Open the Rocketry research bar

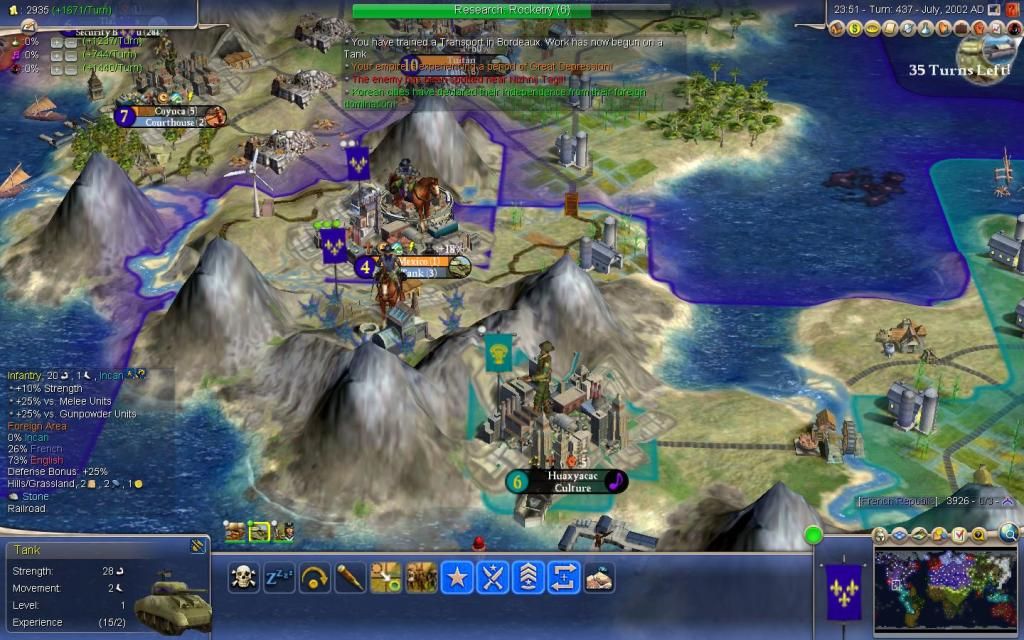coord(511,10)
